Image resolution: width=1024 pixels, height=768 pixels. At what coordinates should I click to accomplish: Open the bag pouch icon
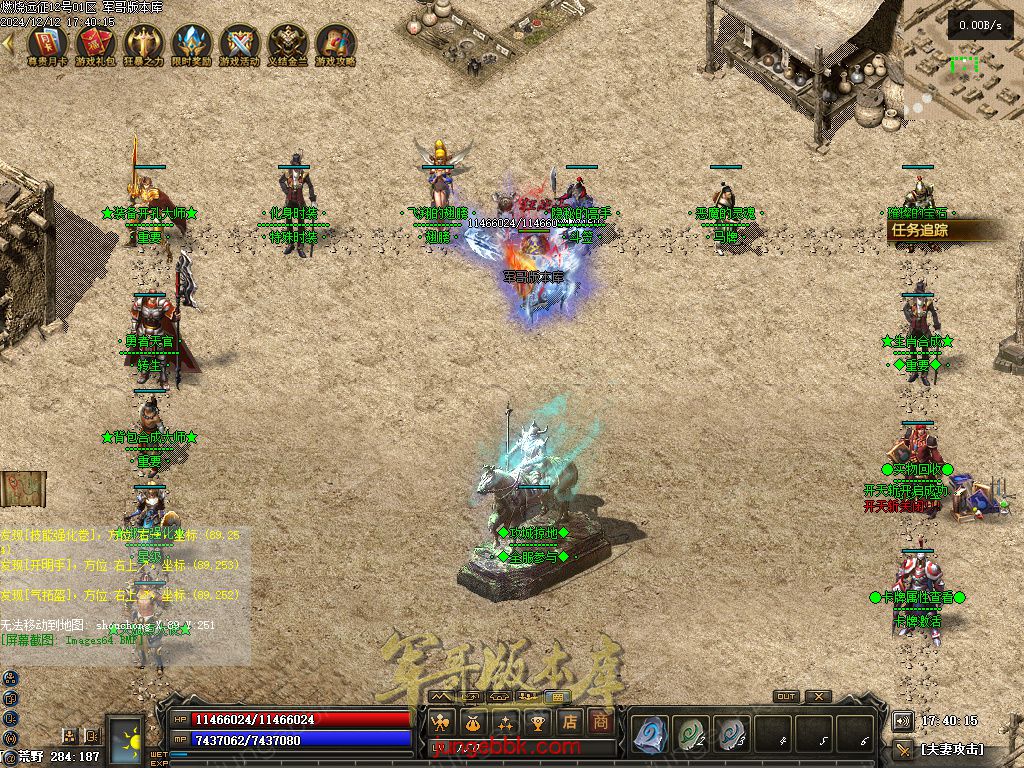point(473,722)
